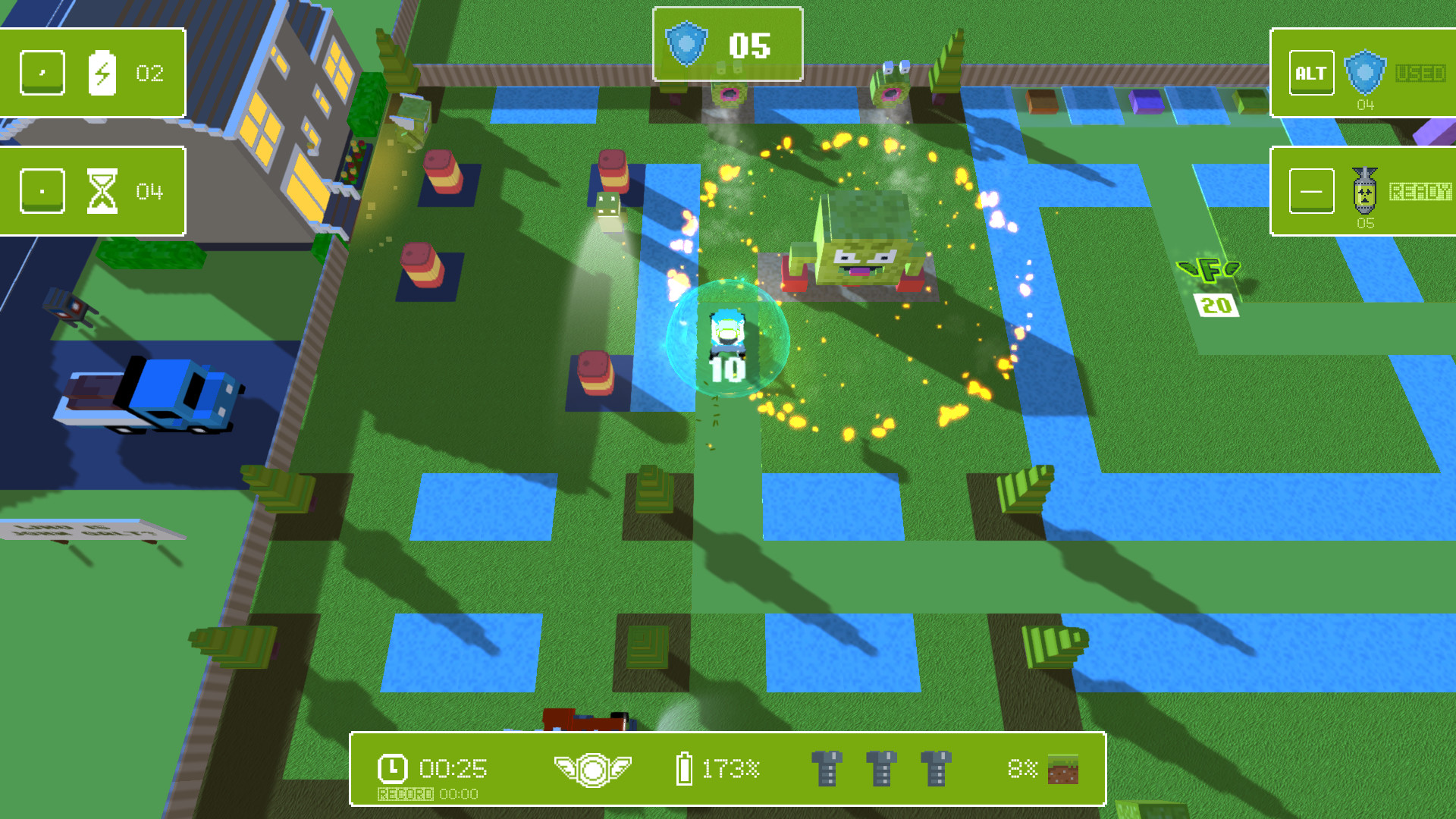Screen dimensions: 1456x819
Task: Click the clock timer icon in bottom bar
Action: [391, 768]
